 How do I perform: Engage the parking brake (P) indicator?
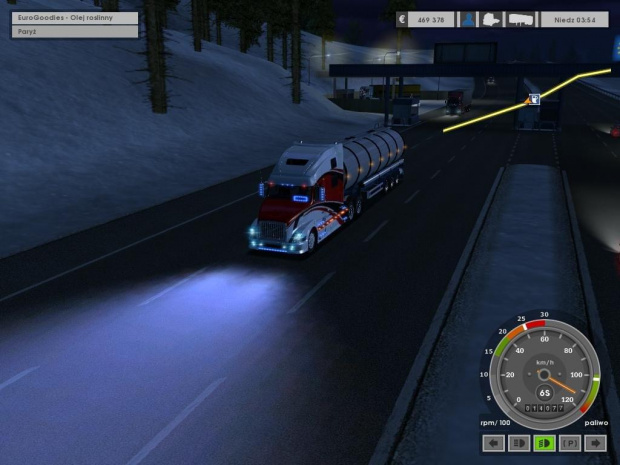[x=571, y=442]
